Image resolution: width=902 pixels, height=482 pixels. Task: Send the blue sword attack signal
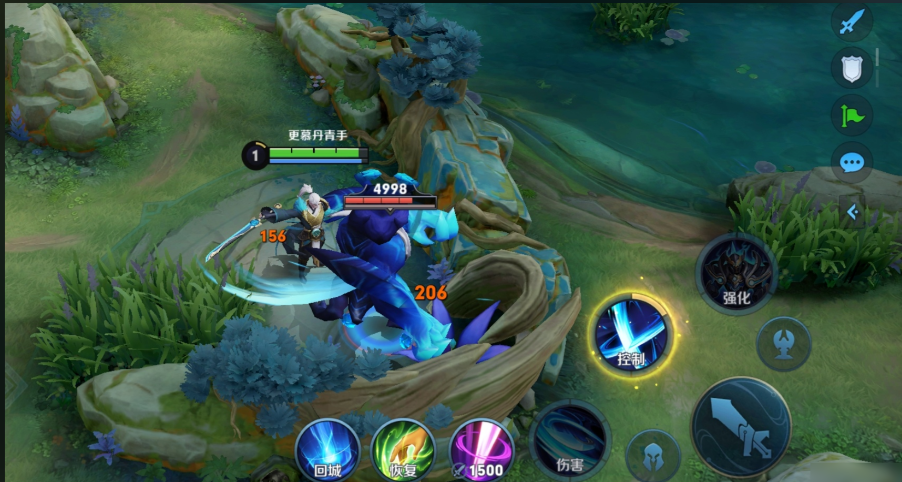tap(851, 23)
